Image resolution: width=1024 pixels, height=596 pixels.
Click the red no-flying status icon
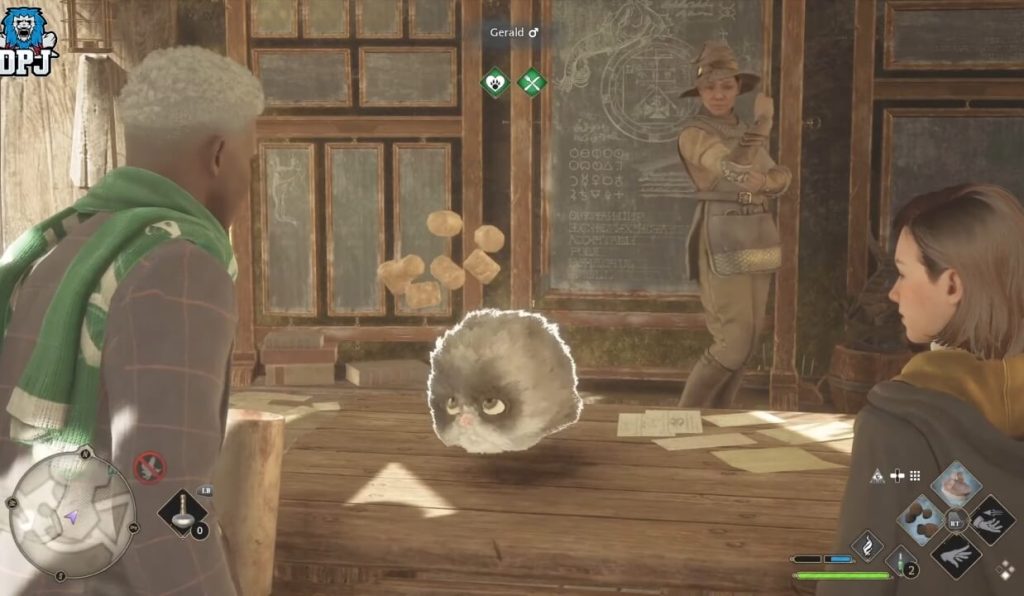[x=150, y=466]
